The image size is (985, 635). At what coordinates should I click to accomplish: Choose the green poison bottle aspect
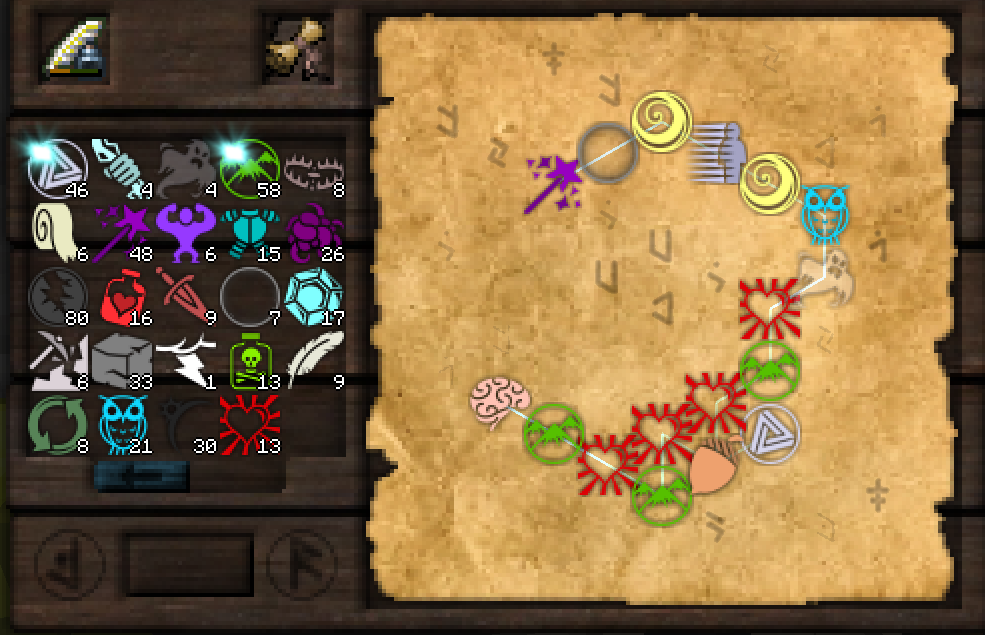[249, 361]
